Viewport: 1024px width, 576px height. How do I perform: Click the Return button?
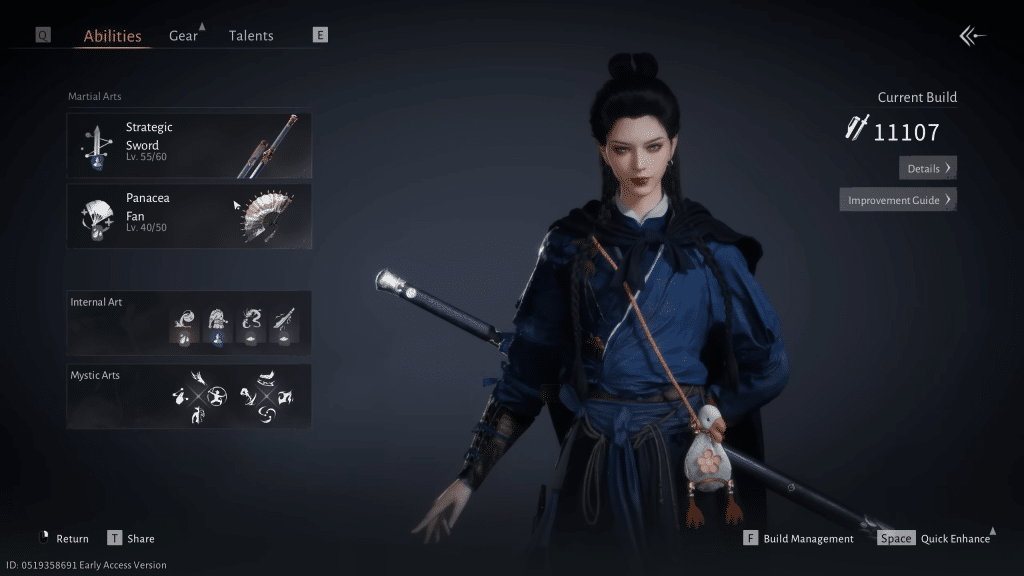tap(62, 538)
